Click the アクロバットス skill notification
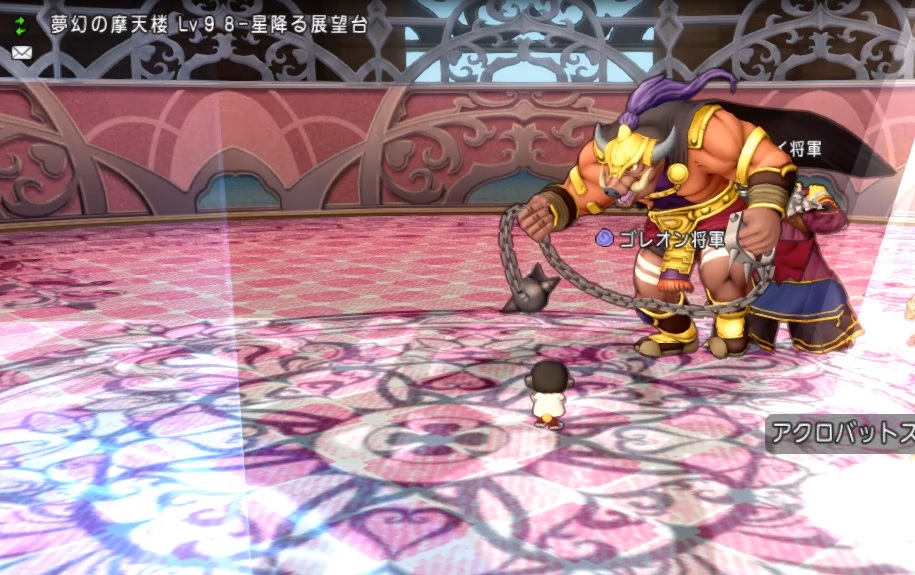The image size is (915, 575). click(x=840, y=435)
